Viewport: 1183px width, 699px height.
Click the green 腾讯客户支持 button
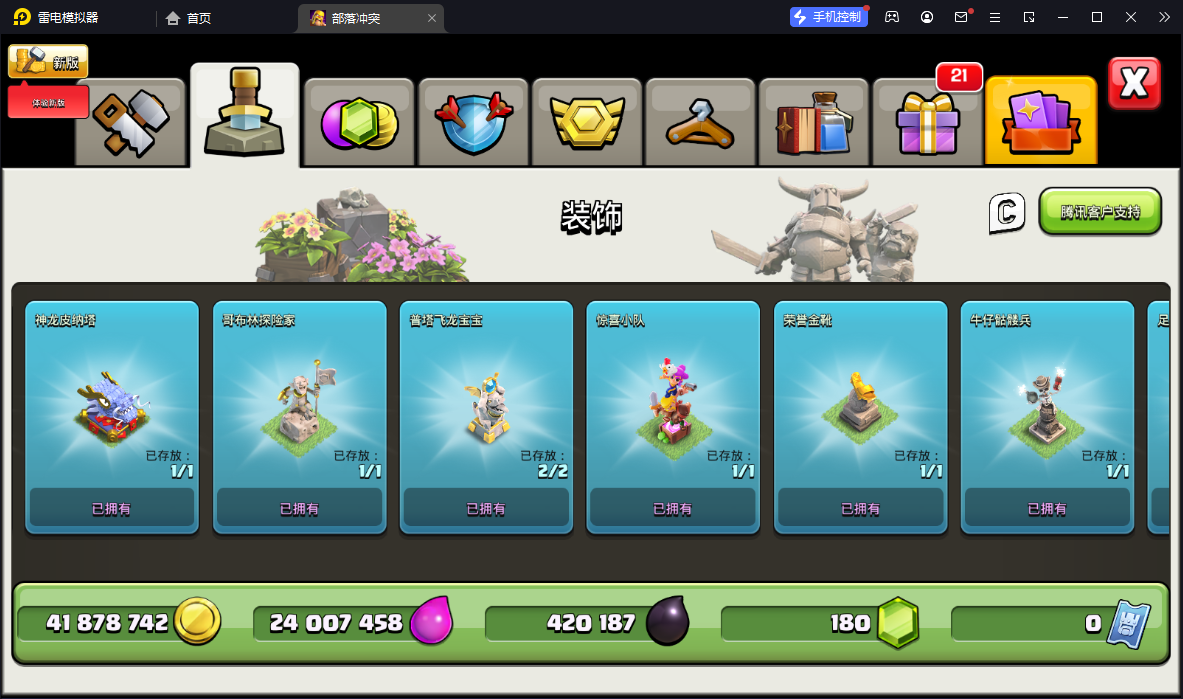pos(1100,212)
